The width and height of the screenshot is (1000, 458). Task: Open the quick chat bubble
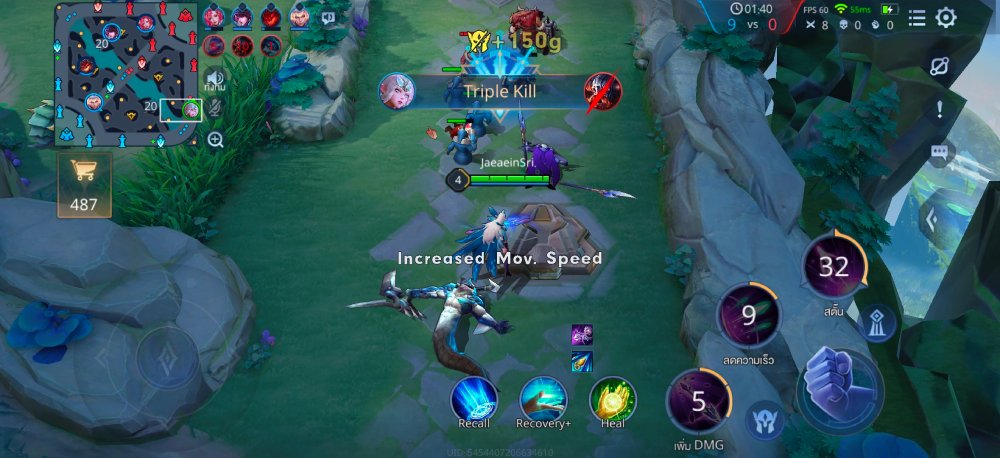[x=938, y=152]
